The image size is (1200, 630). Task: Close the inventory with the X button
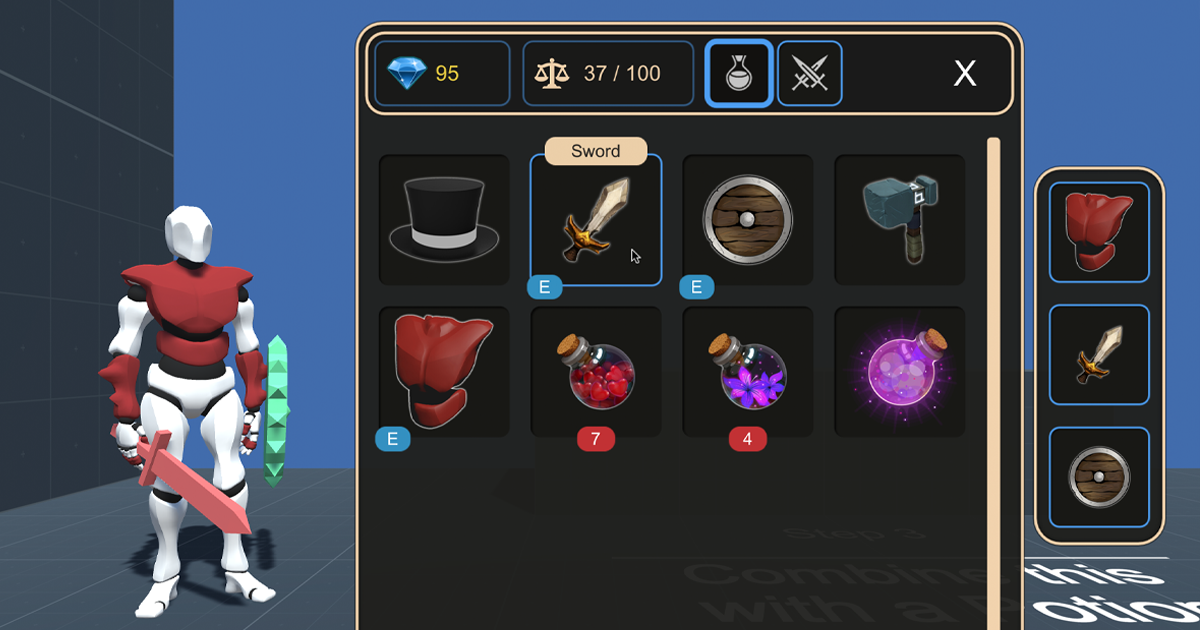coord(964,73)
